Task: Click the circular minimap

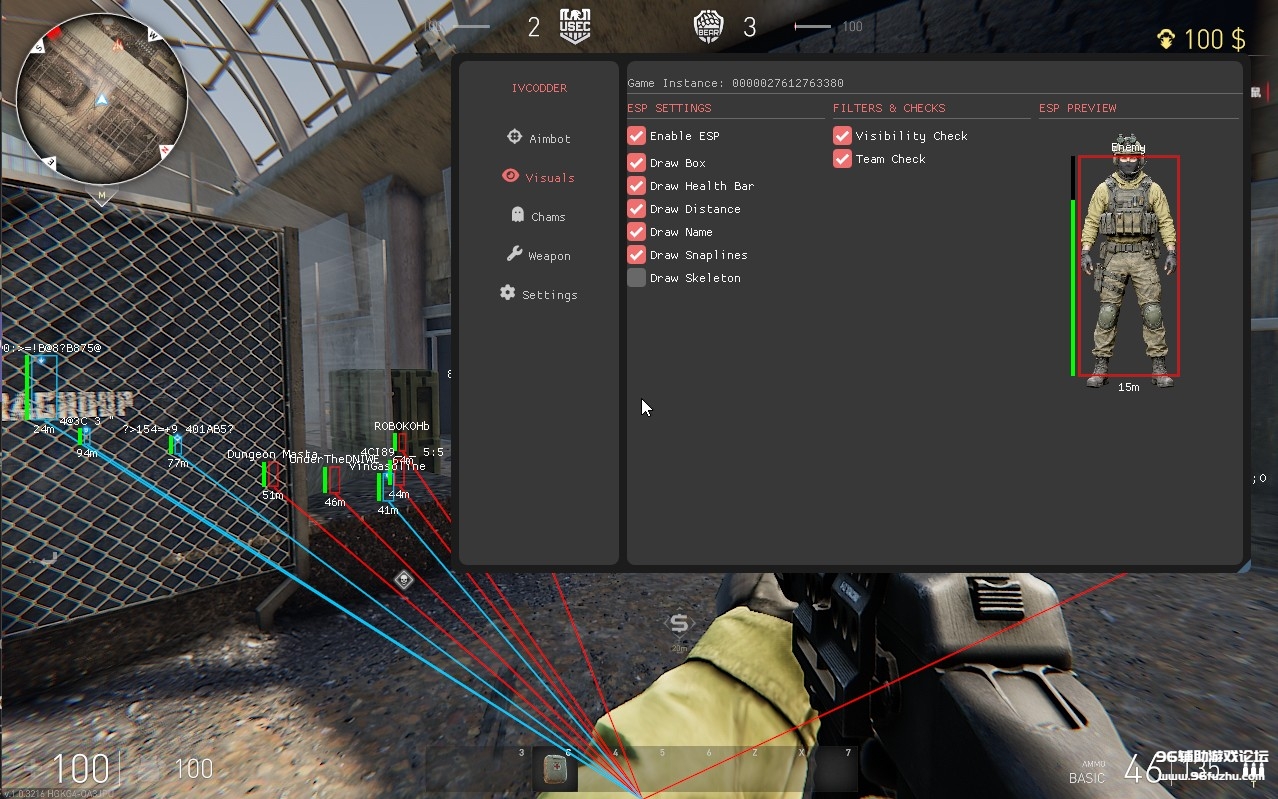Action: (102, 99)
